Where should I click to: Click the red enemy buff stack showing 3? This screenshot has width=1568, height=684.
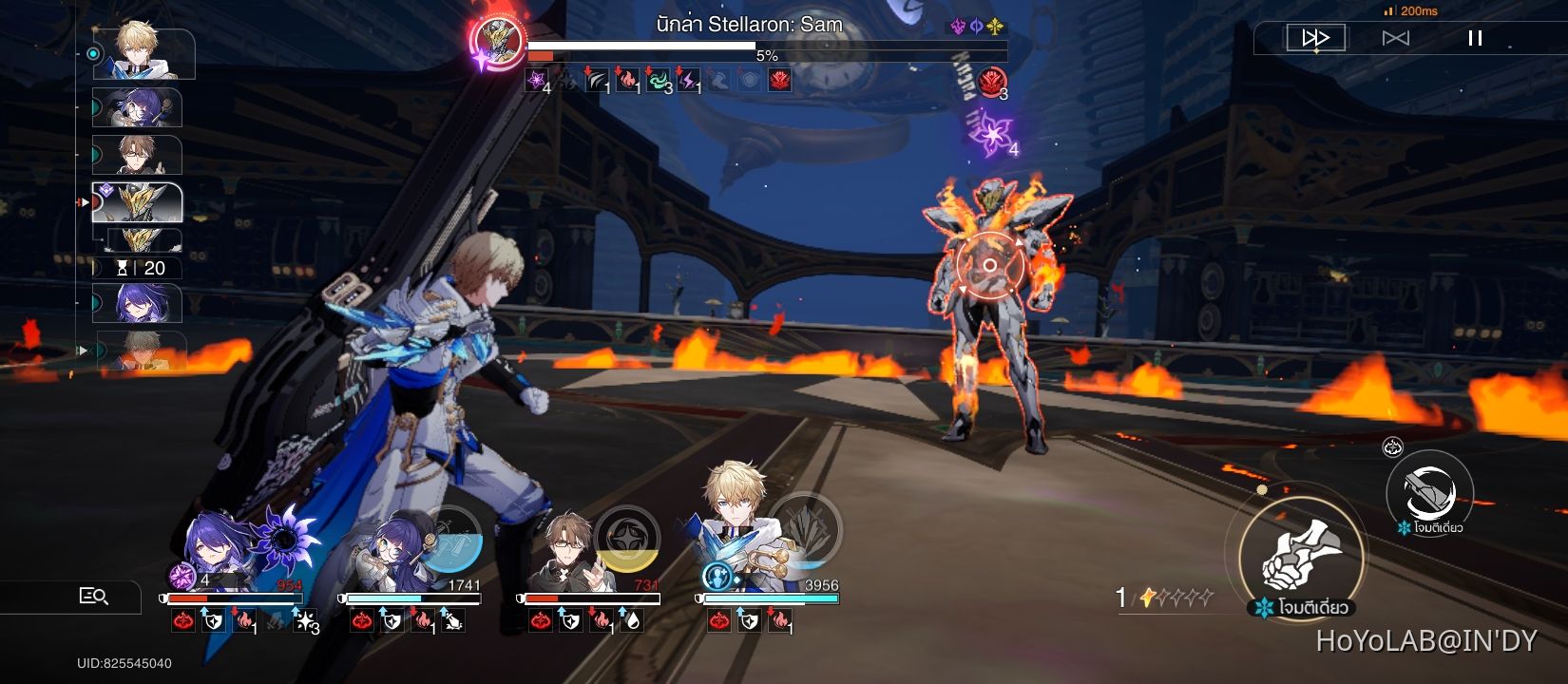pos(993,81)
